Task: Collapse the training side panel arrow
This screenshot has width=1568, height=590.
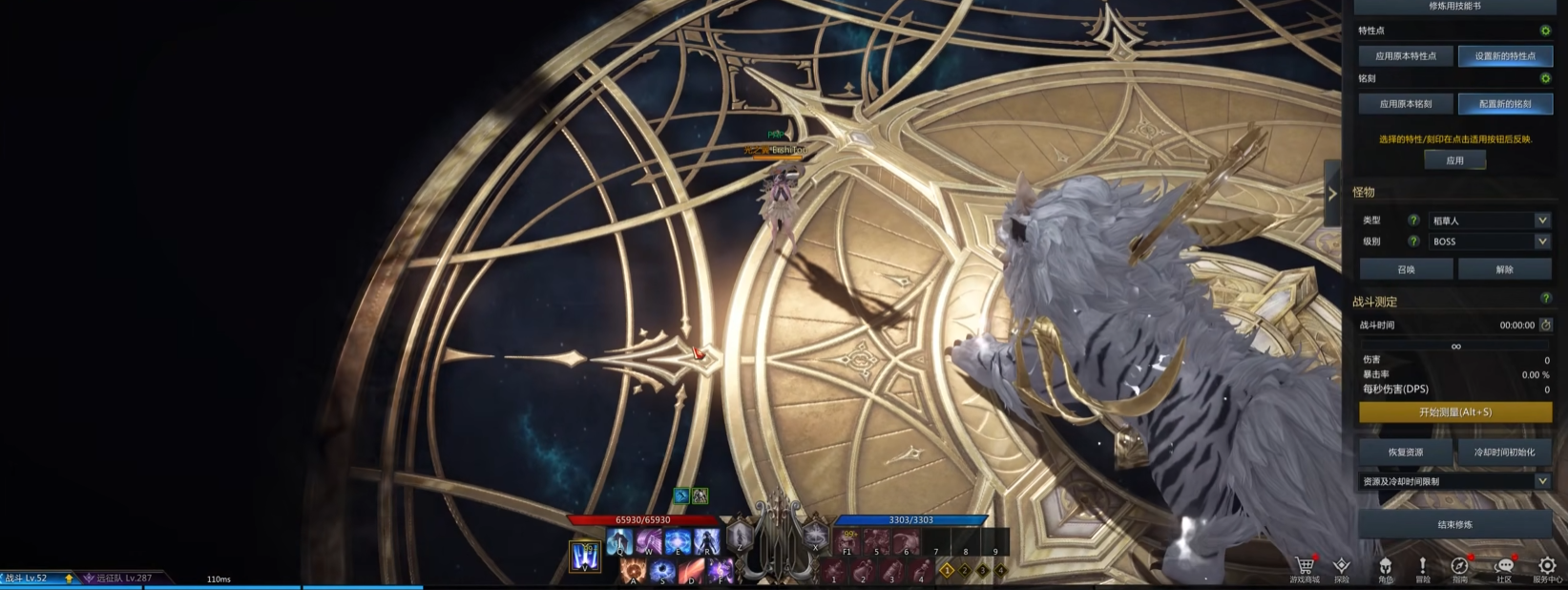Action: (1332, 193)
